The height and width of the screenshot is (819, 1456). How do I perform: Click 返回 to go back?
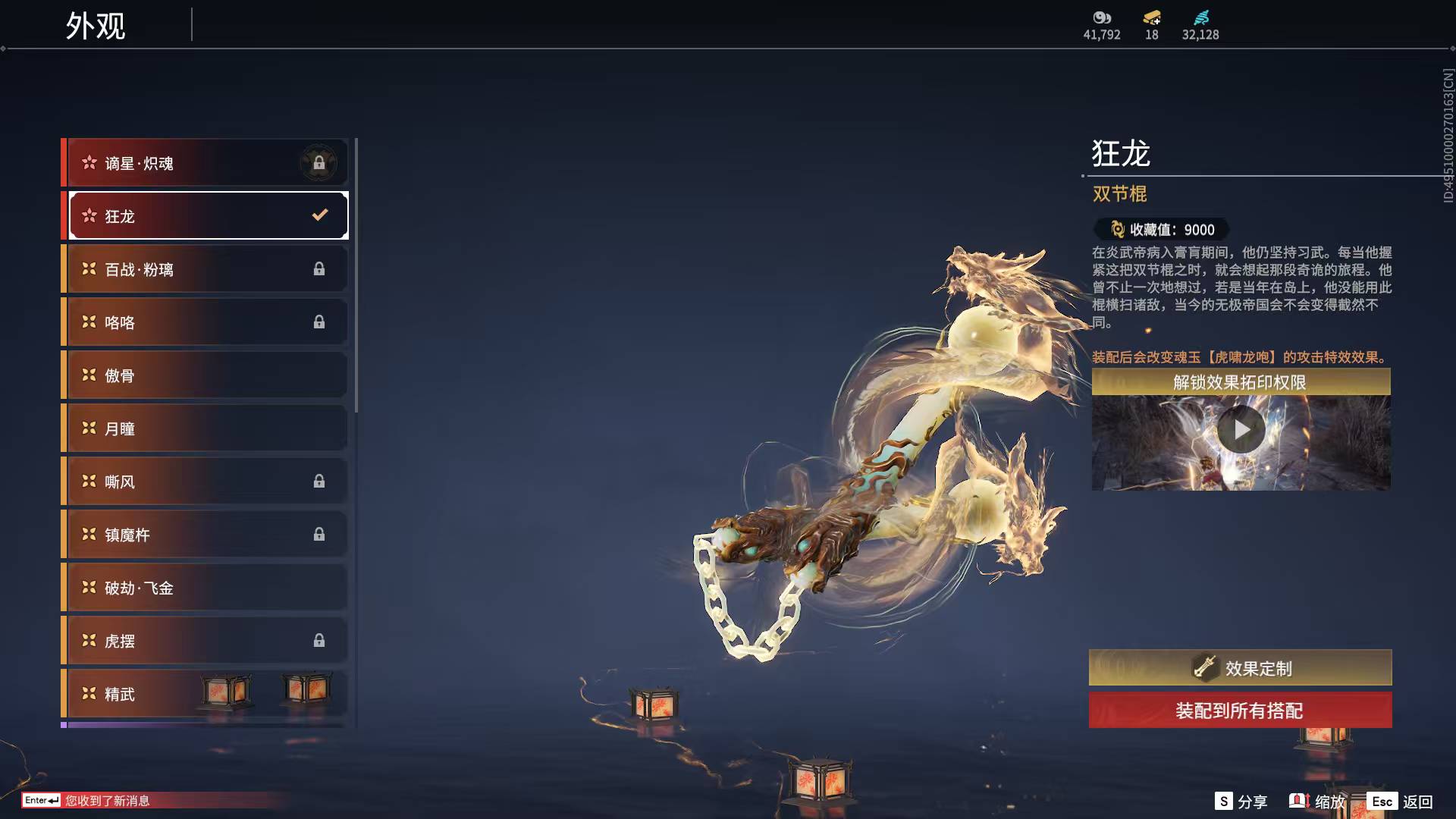(1400, 802)
